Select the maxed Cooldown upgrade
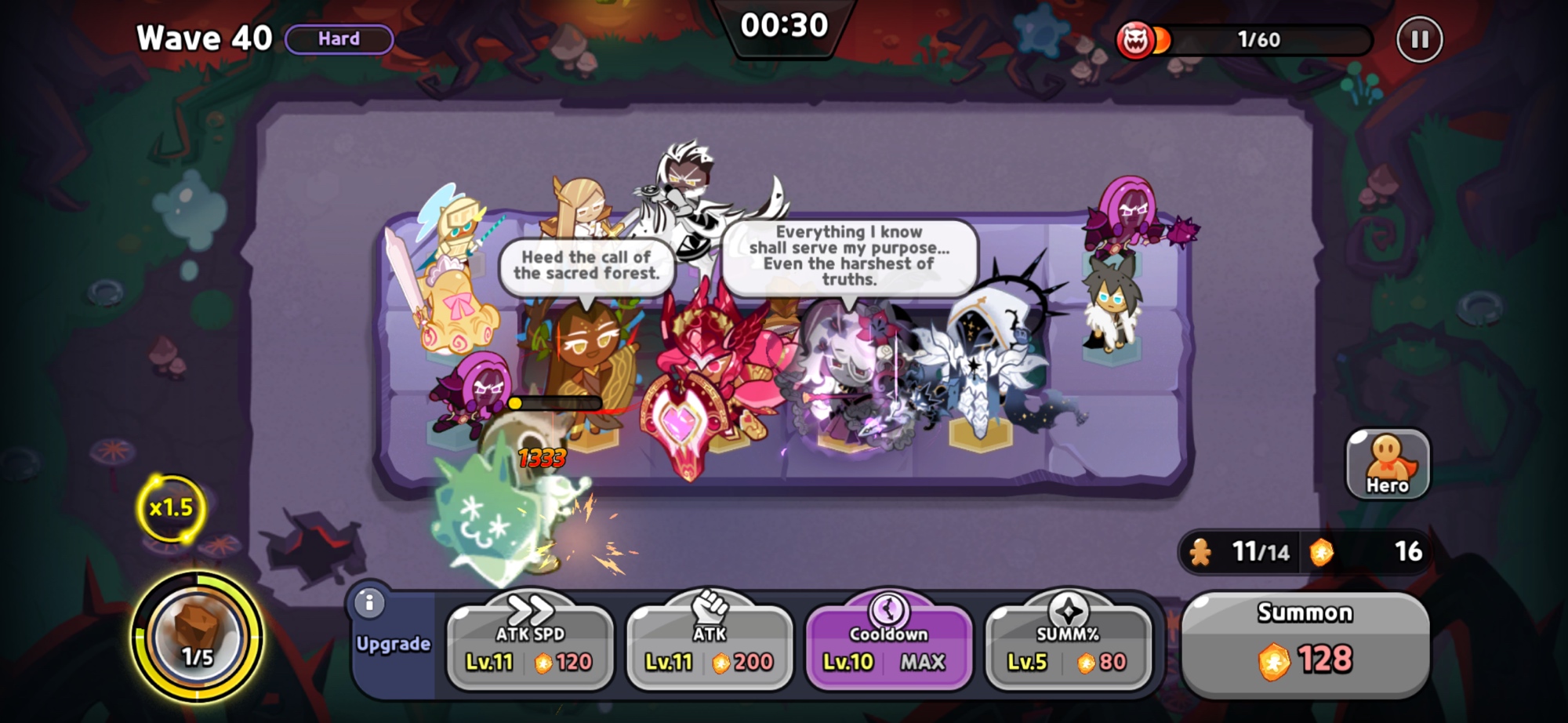 pyautogui.click(x=888, y=648)
